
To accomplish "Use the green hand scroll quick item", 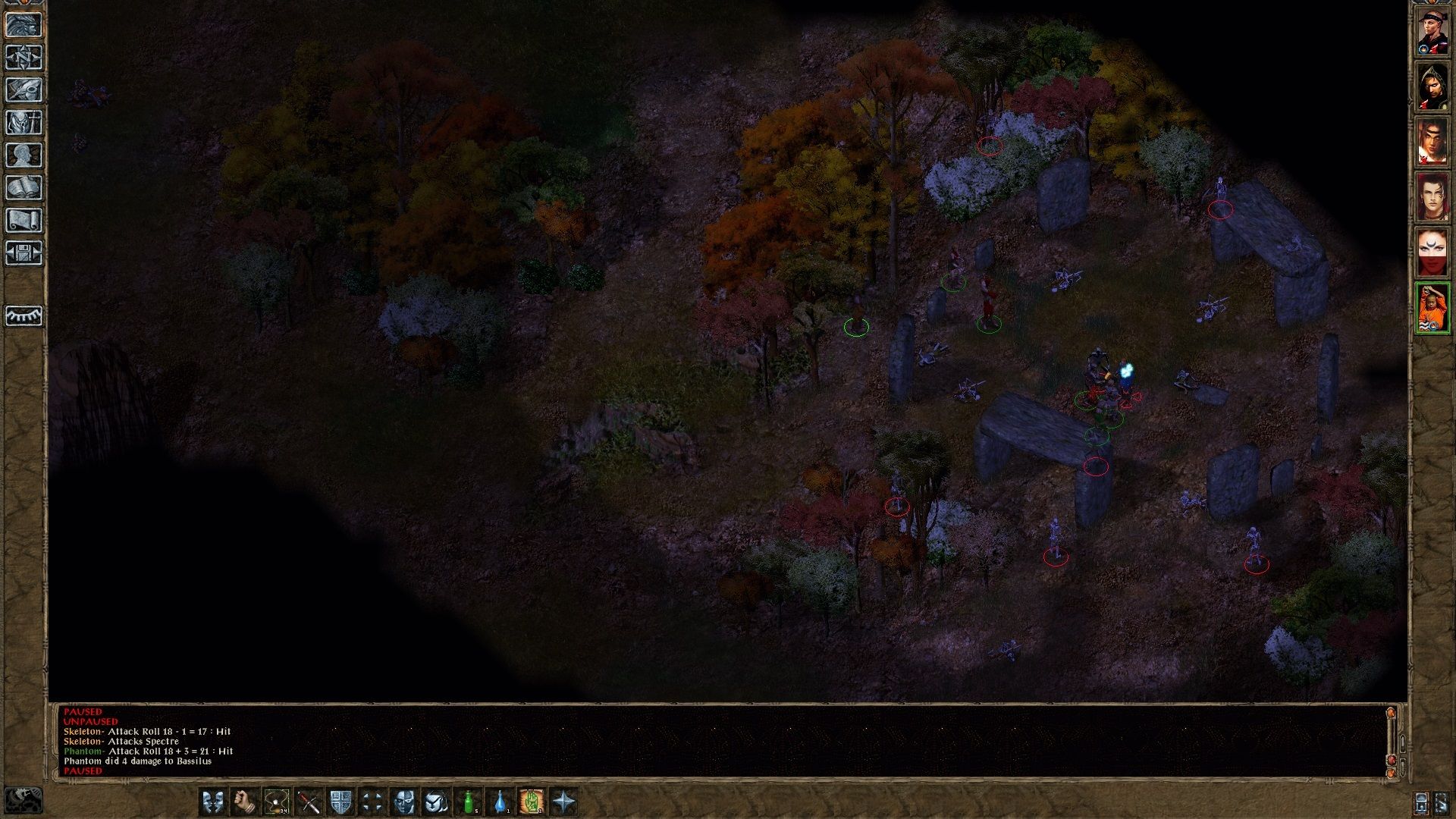I will (x=532, y=802).
